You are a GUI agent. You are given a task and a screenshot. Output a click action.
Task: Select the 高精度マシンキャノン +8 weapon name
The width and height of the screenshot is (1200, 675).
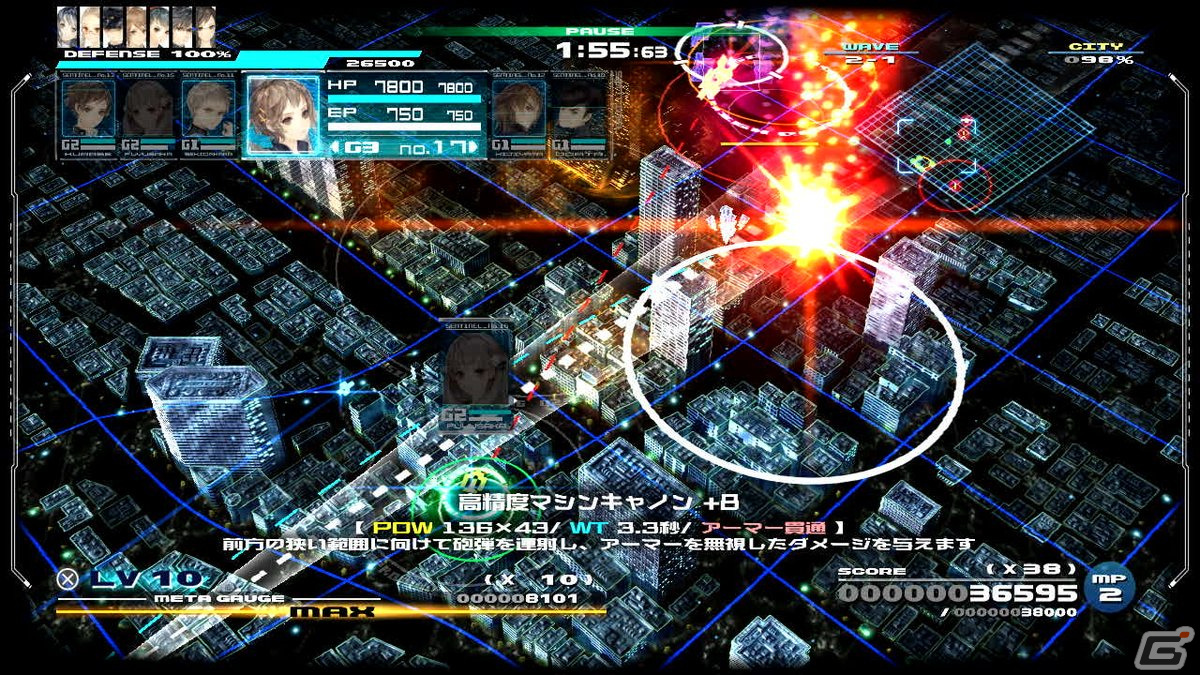click(x=598, y=501)
